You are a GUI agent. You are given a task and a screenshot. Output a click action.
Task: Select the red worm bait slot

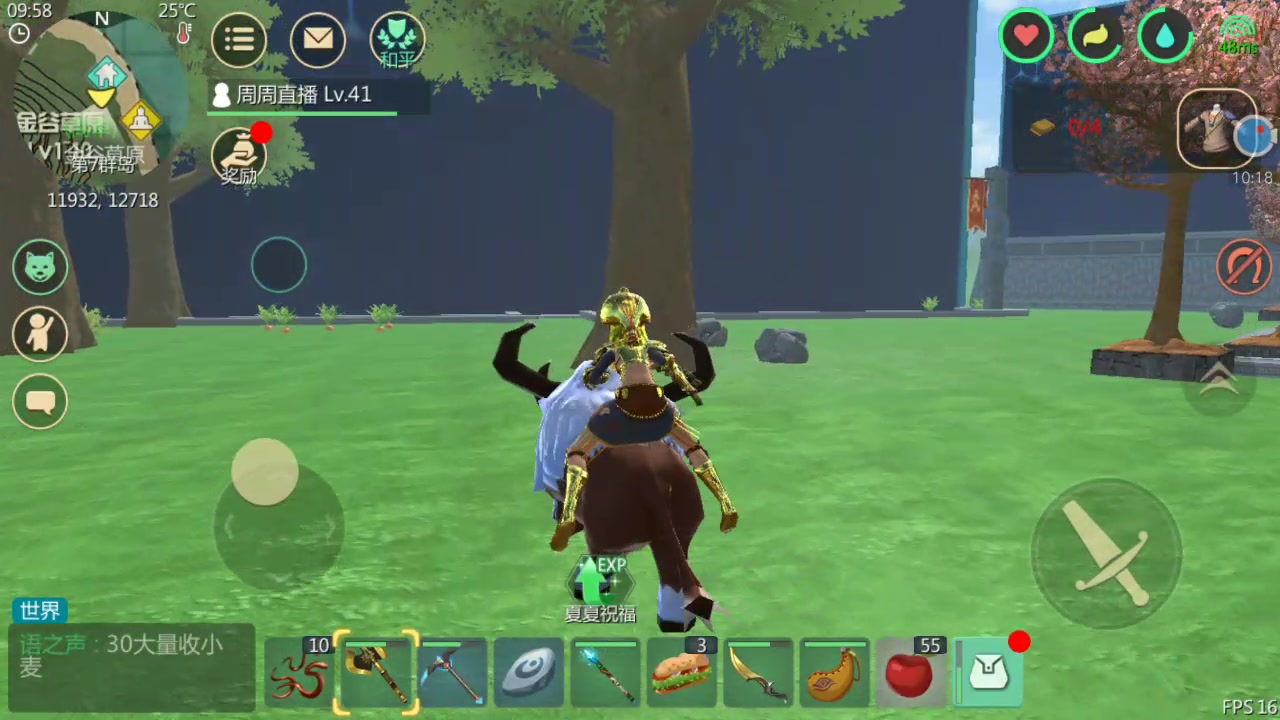[301, 673]
